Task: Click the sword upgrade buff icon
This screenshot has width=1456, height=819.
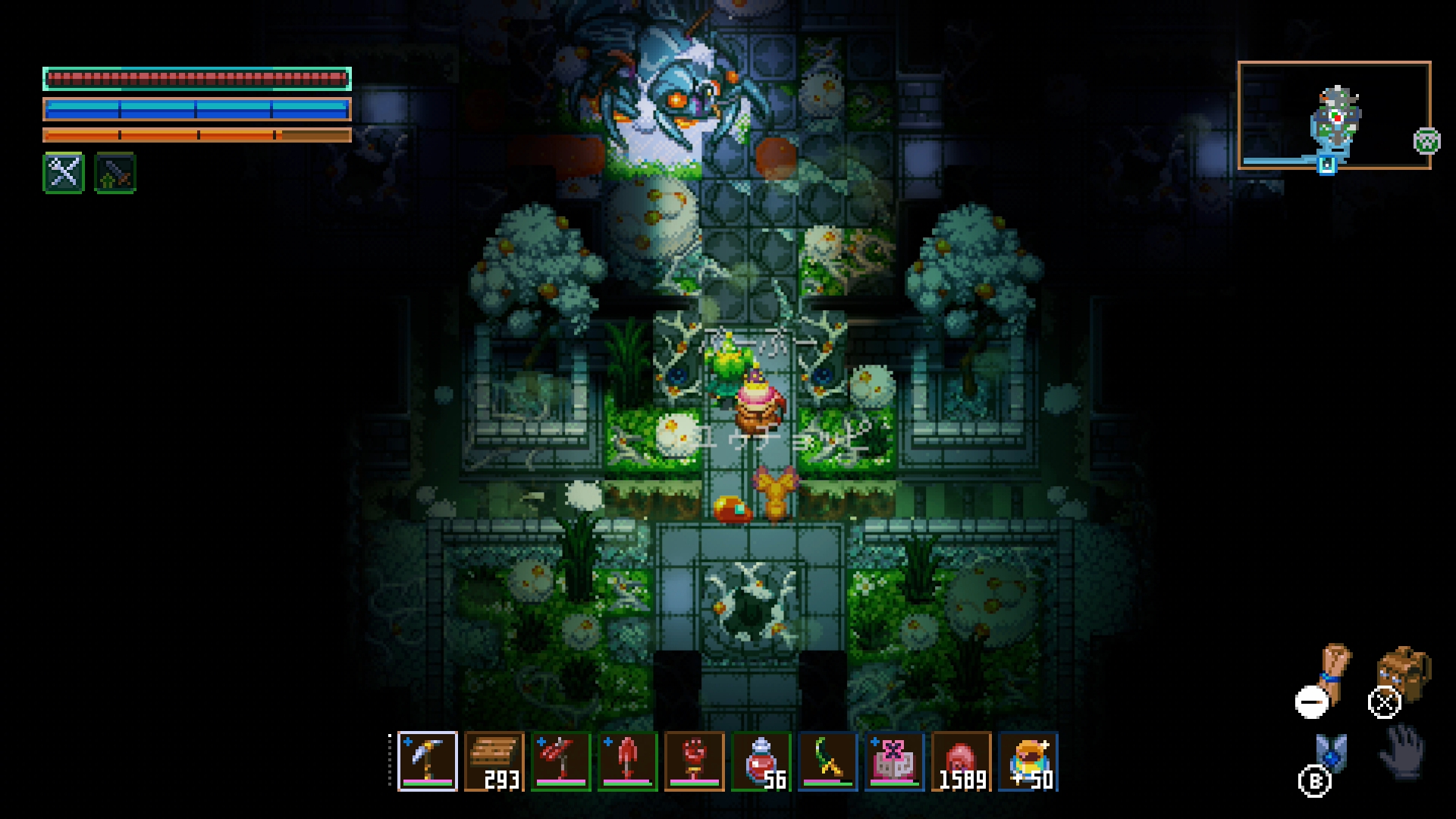Action: [115, 173]
